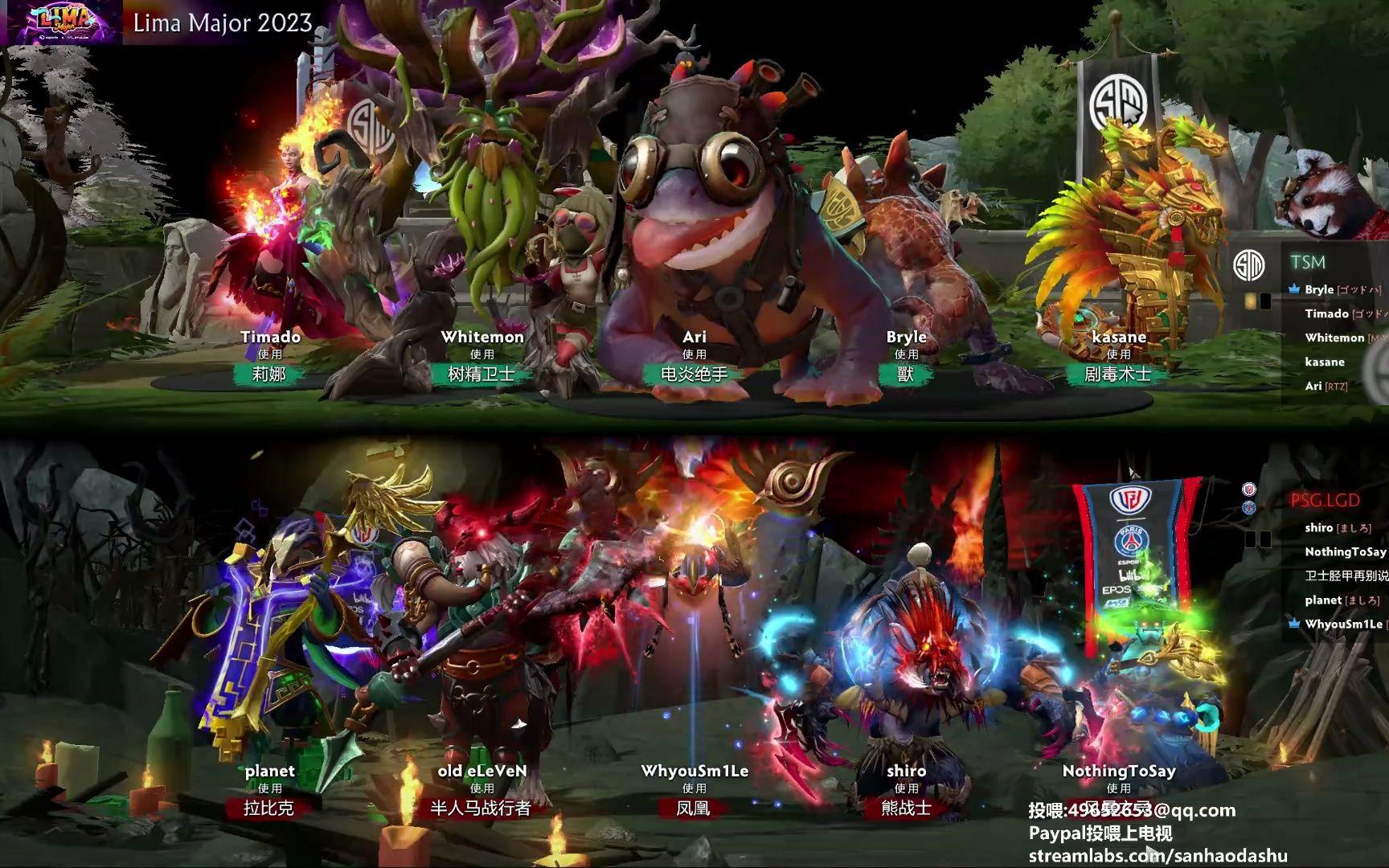This screenshot has width=1389, height=868.
Task: Select the 电炎绝手 hero name label
Action: [x=694, y=374]
